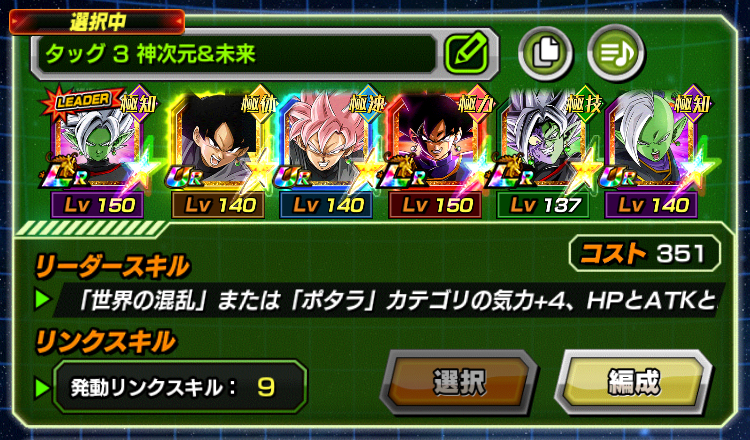Open the 編成 team formation button
This screenshot has height=440, width=750.
click(633, 381)
